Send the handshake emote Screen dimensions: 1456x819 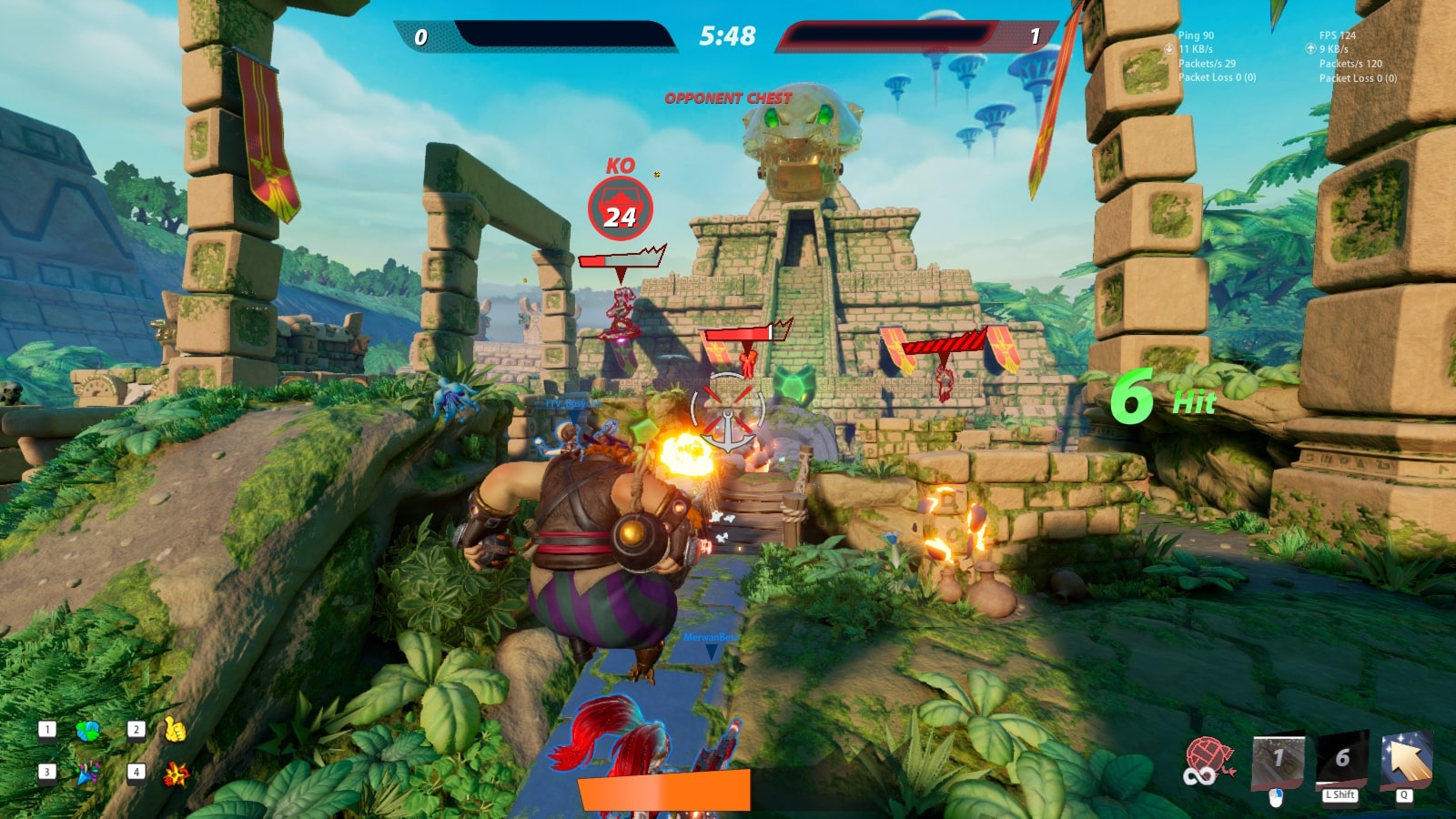[x=87, y=731]
